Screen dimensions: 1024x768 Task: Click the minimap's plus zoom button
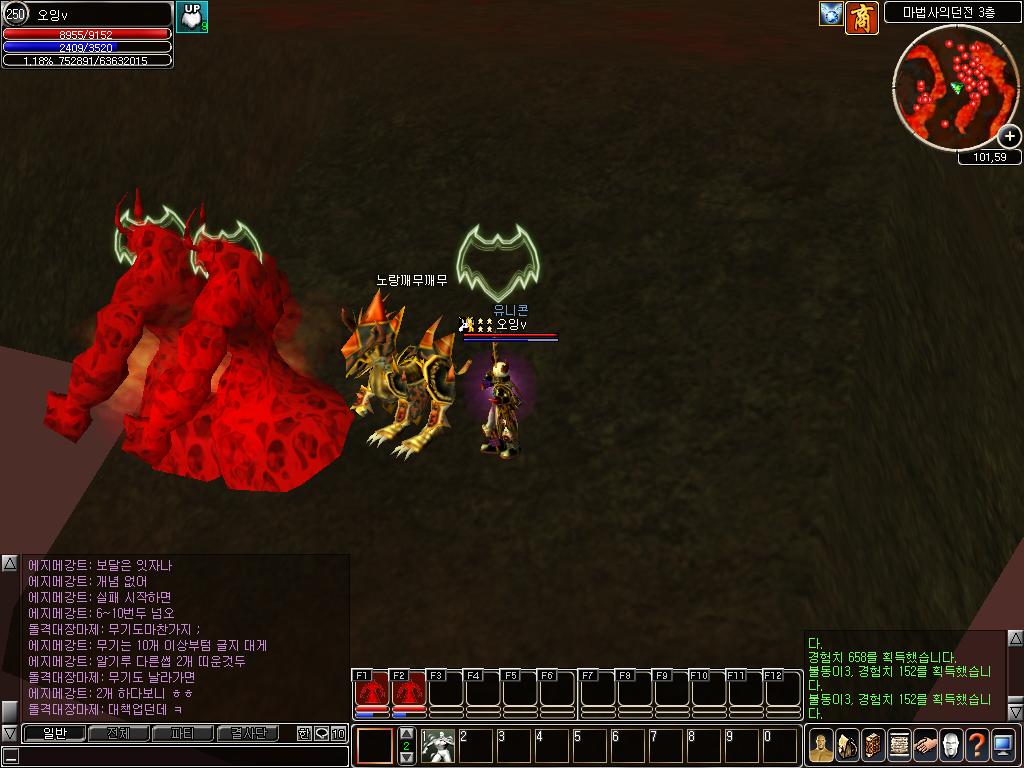coord(1009,137)
